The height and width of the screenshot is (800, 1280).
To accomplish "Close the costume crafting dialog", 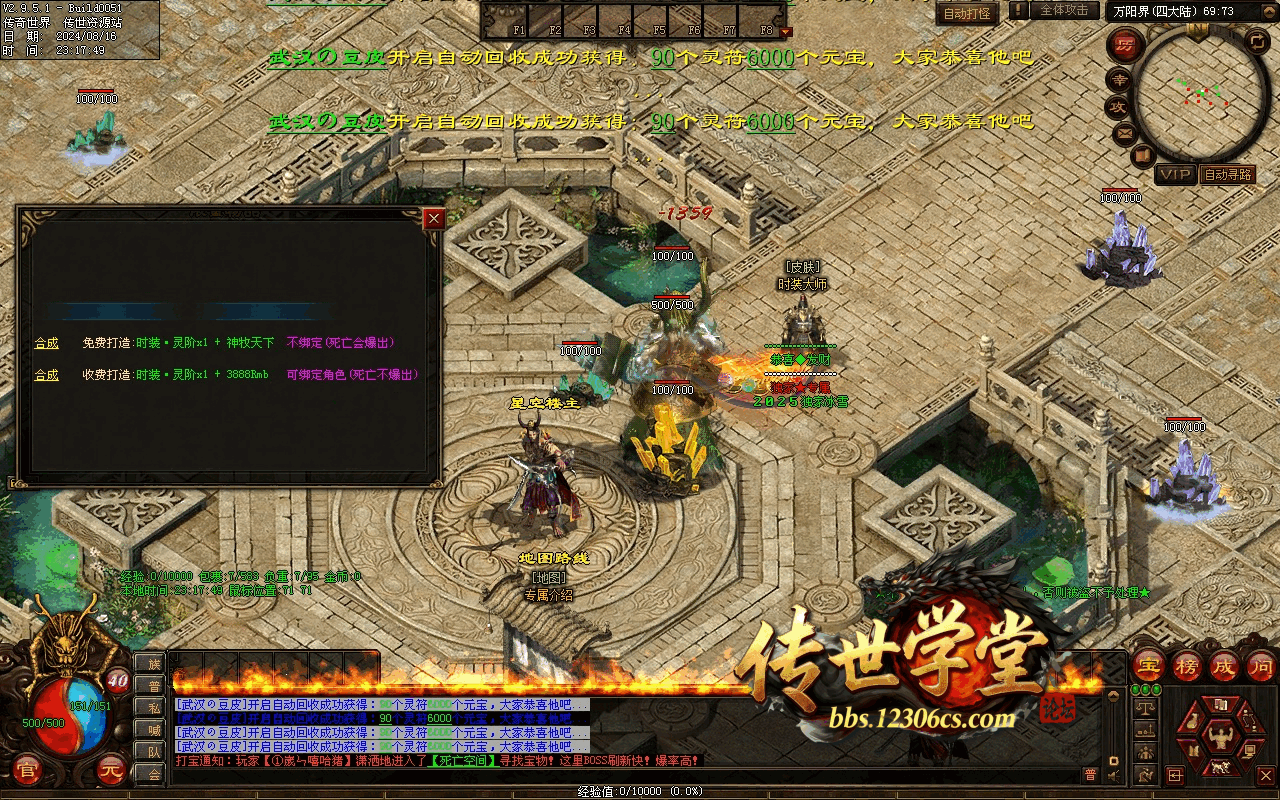I will 433,219.
